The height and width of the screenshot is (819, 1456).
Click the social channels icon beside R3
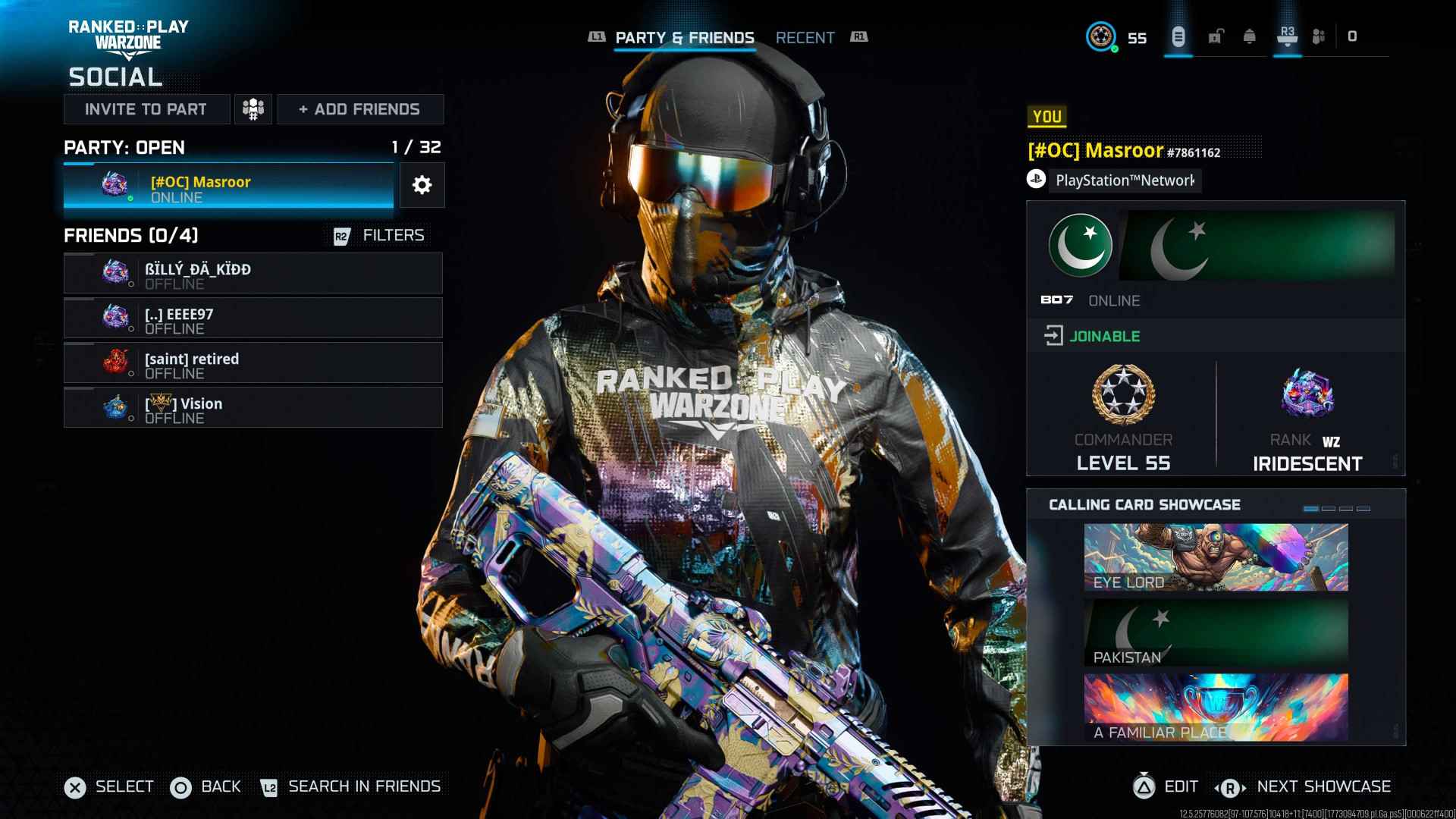coord(1319,35)
